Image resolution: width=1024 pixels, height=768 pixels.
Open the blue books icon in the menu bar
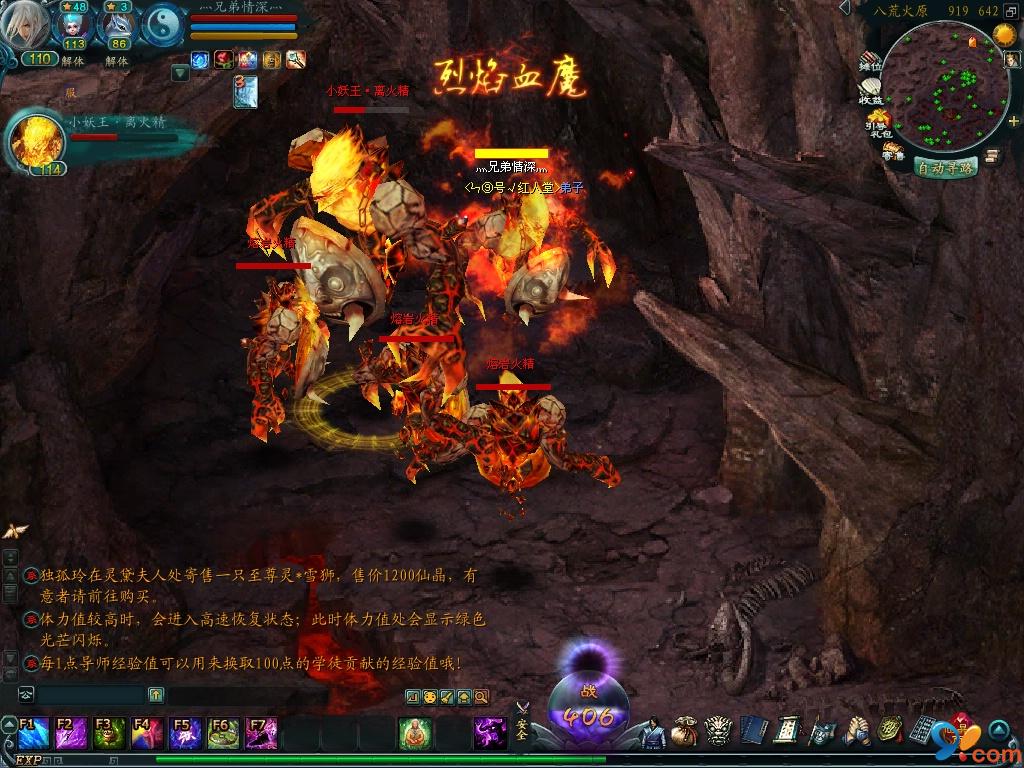coord(754,731)
